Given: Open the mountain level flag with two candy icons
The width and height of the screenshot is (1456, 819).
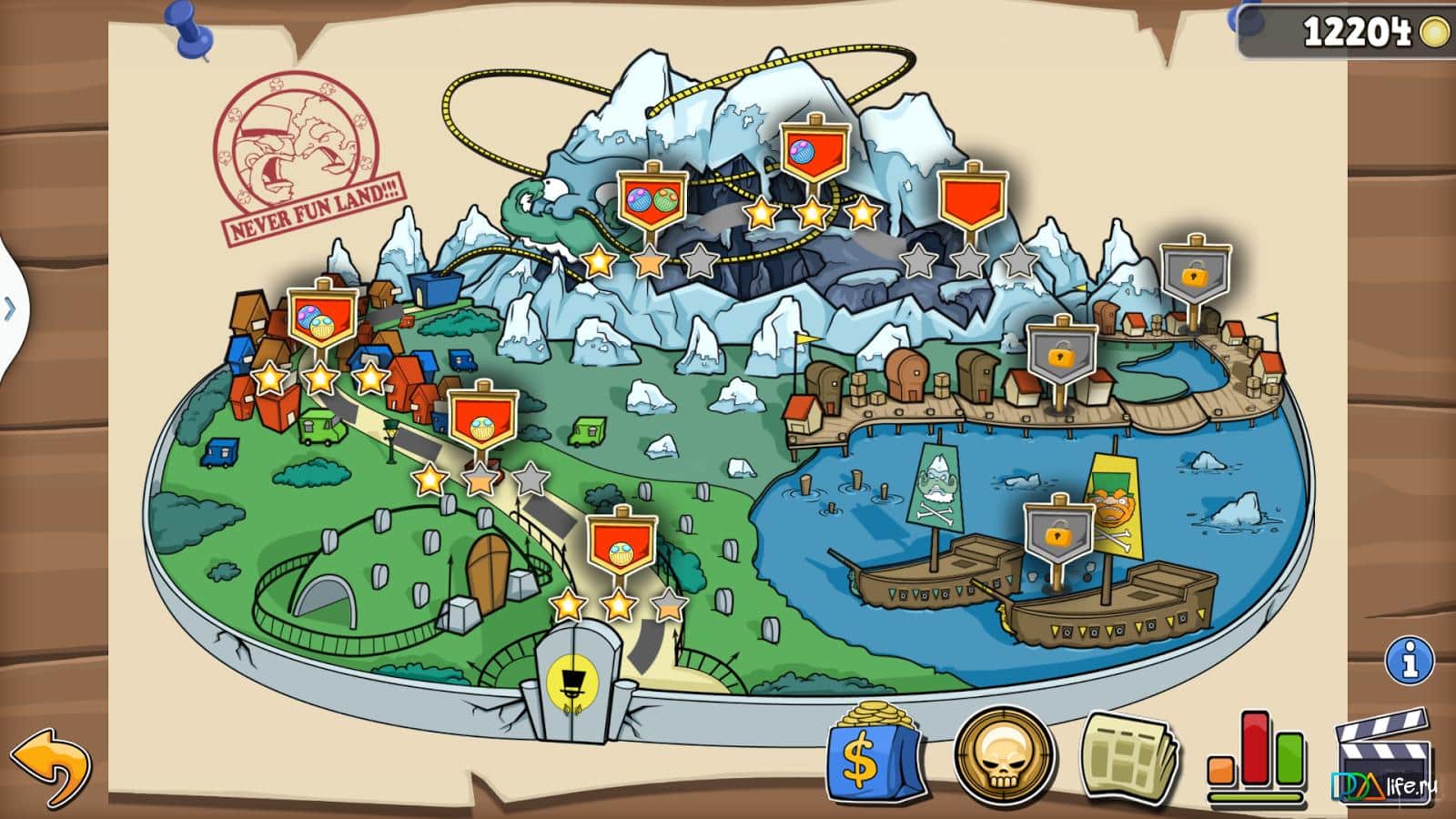Looking at the screenshot, I should pos(652,200).
